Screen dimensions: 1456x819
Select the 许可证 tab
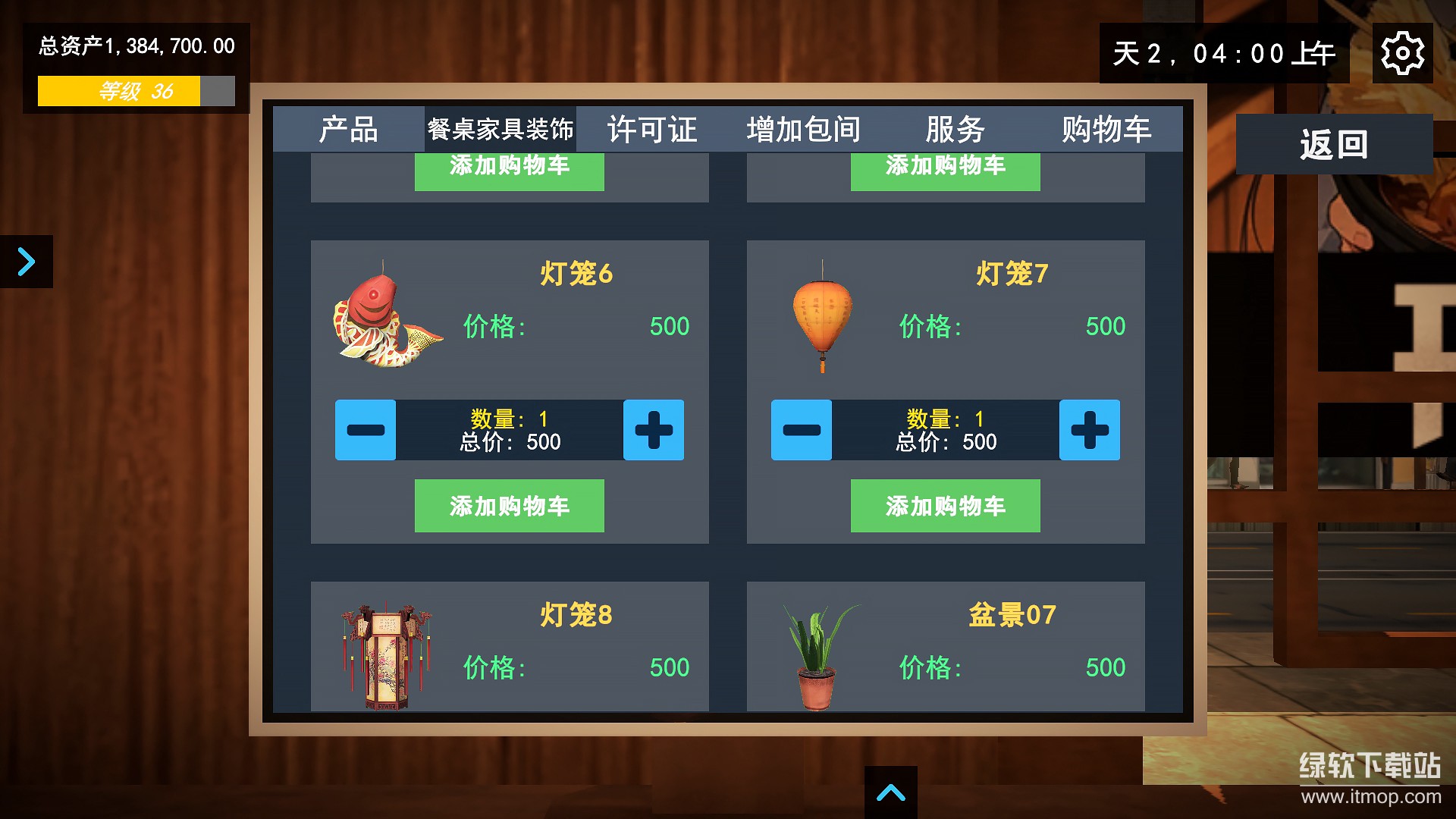652,129
